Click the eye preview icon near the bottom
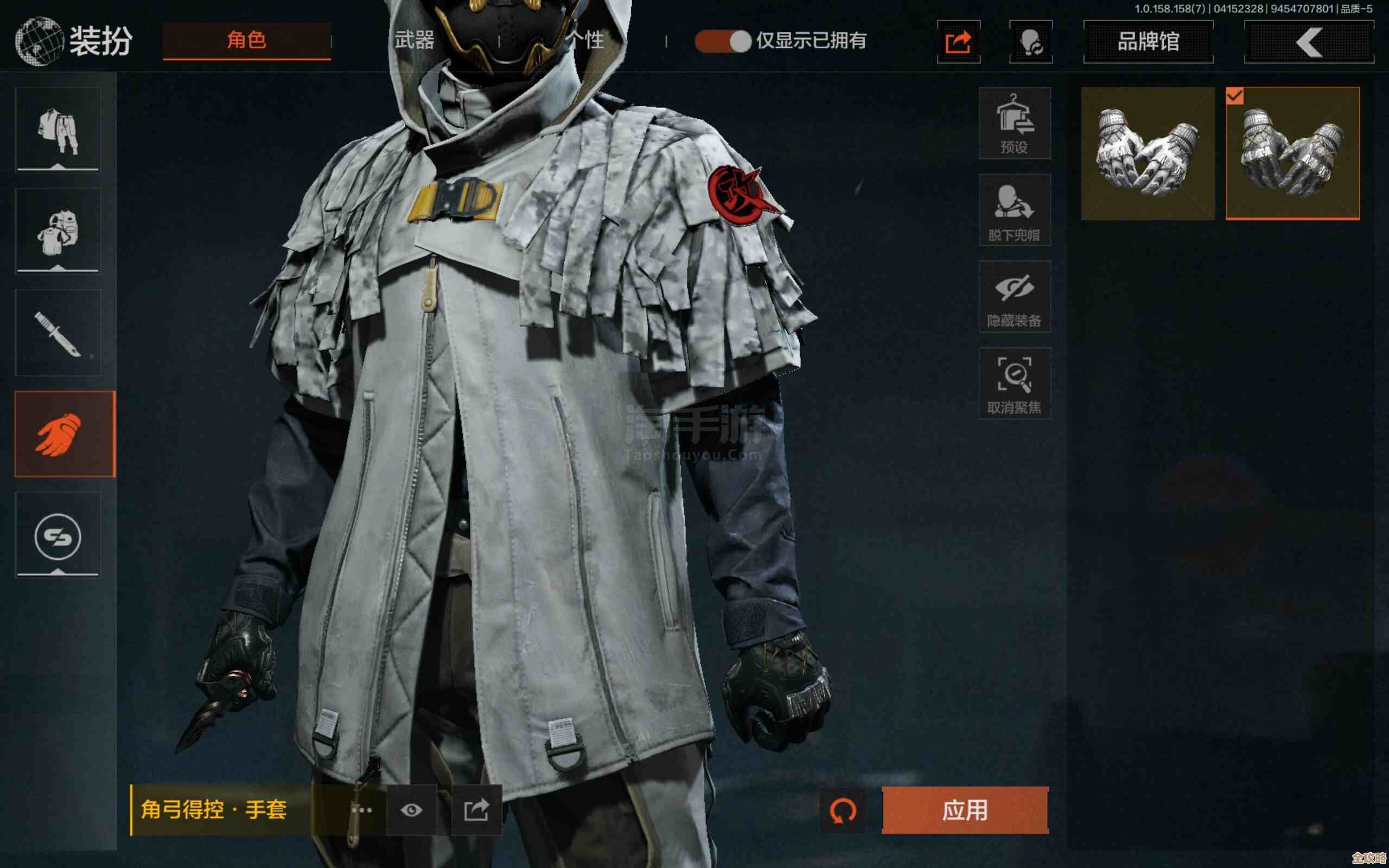The height and width of the screenshot is (868, 1389). (412, 810)
